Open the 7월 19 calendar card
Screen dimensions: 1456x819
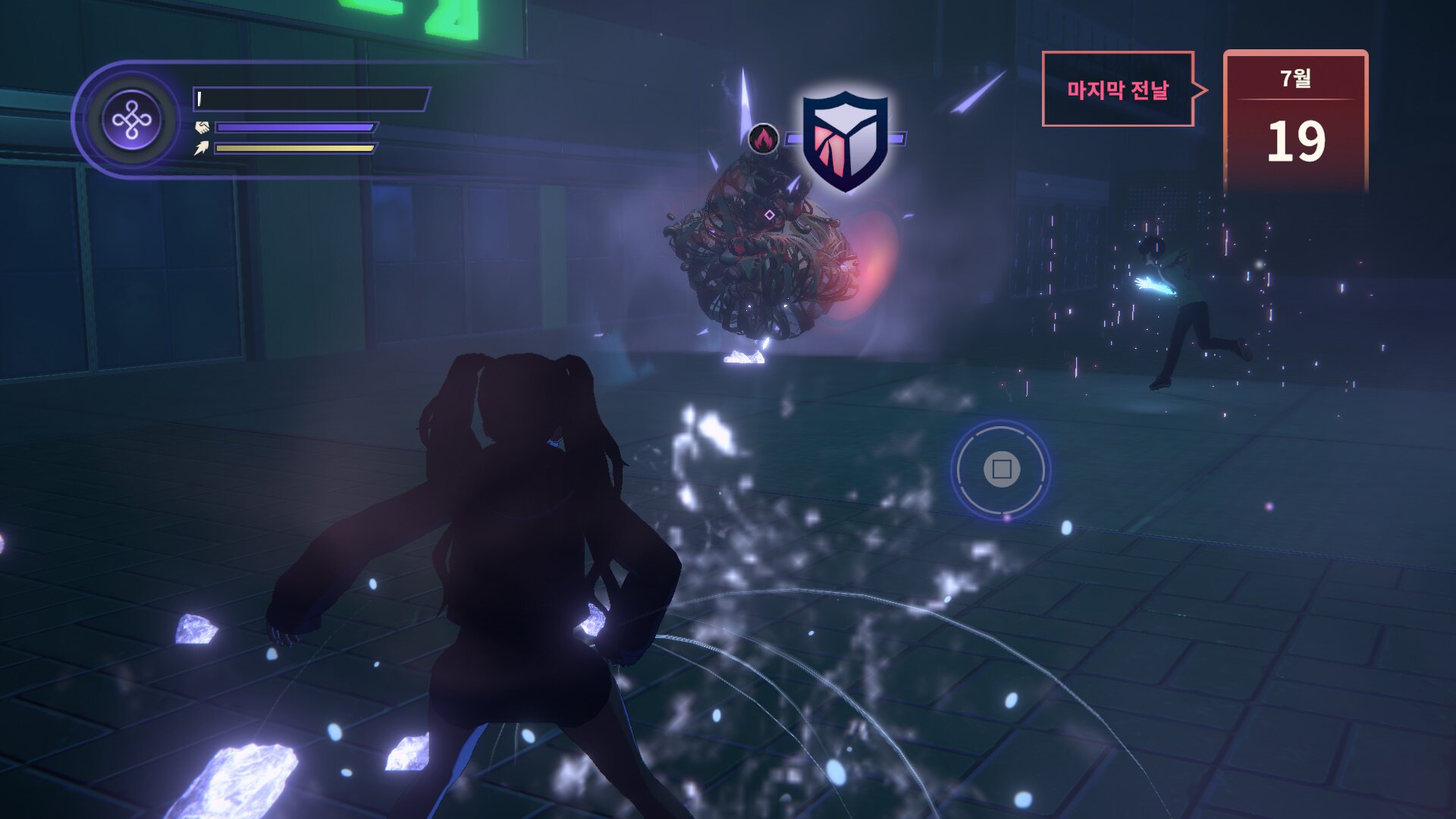(1295, 121)
